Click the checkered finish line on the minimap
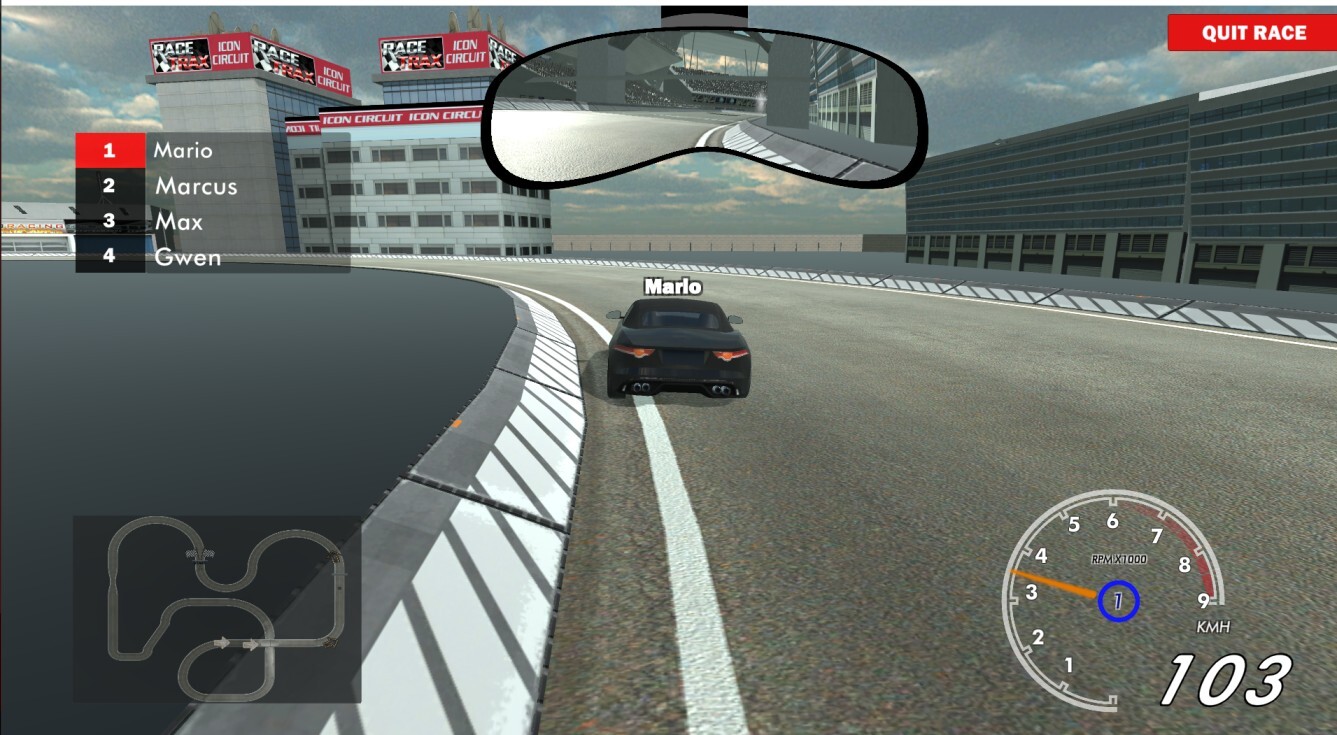This screenshot has height=735, width=1337. click(x=200, y=553)
